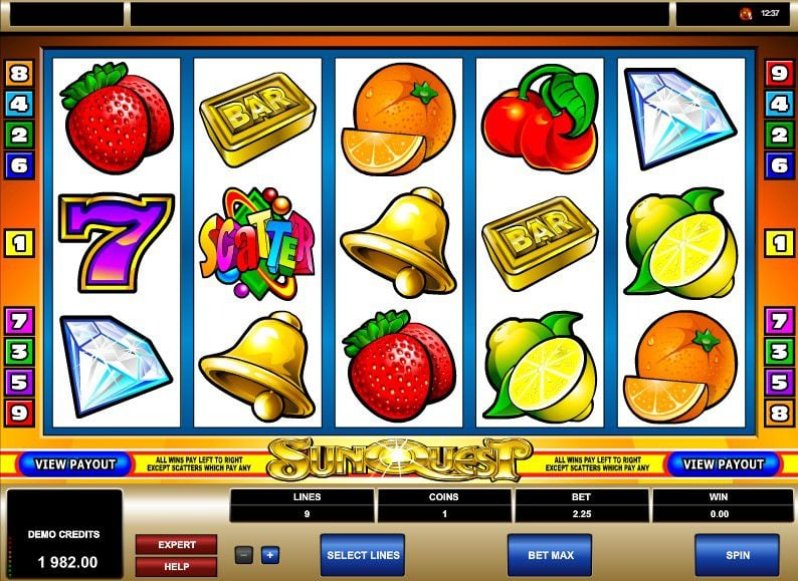Spin the reels
Viewport: 798px width, 581px height.
(x=736, y=555)
